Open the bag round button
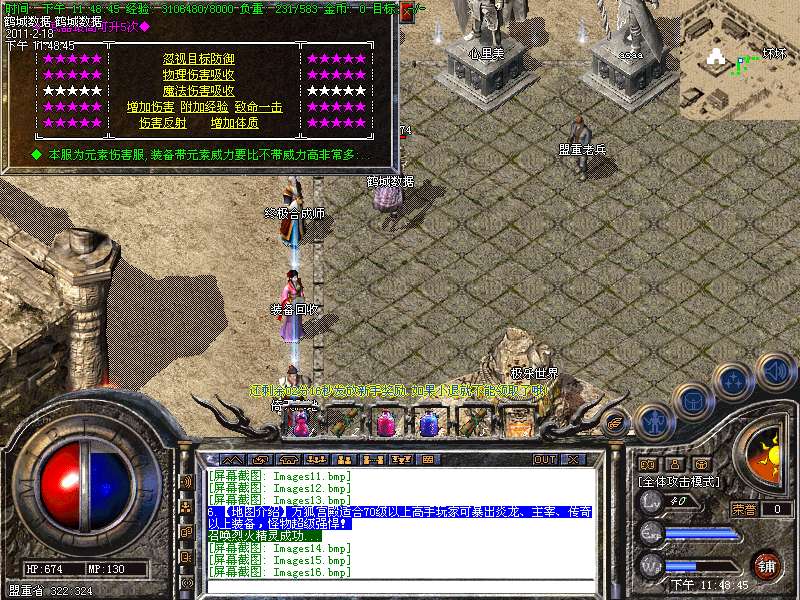The height and width of the screenshot is (600, 800). 692,401
